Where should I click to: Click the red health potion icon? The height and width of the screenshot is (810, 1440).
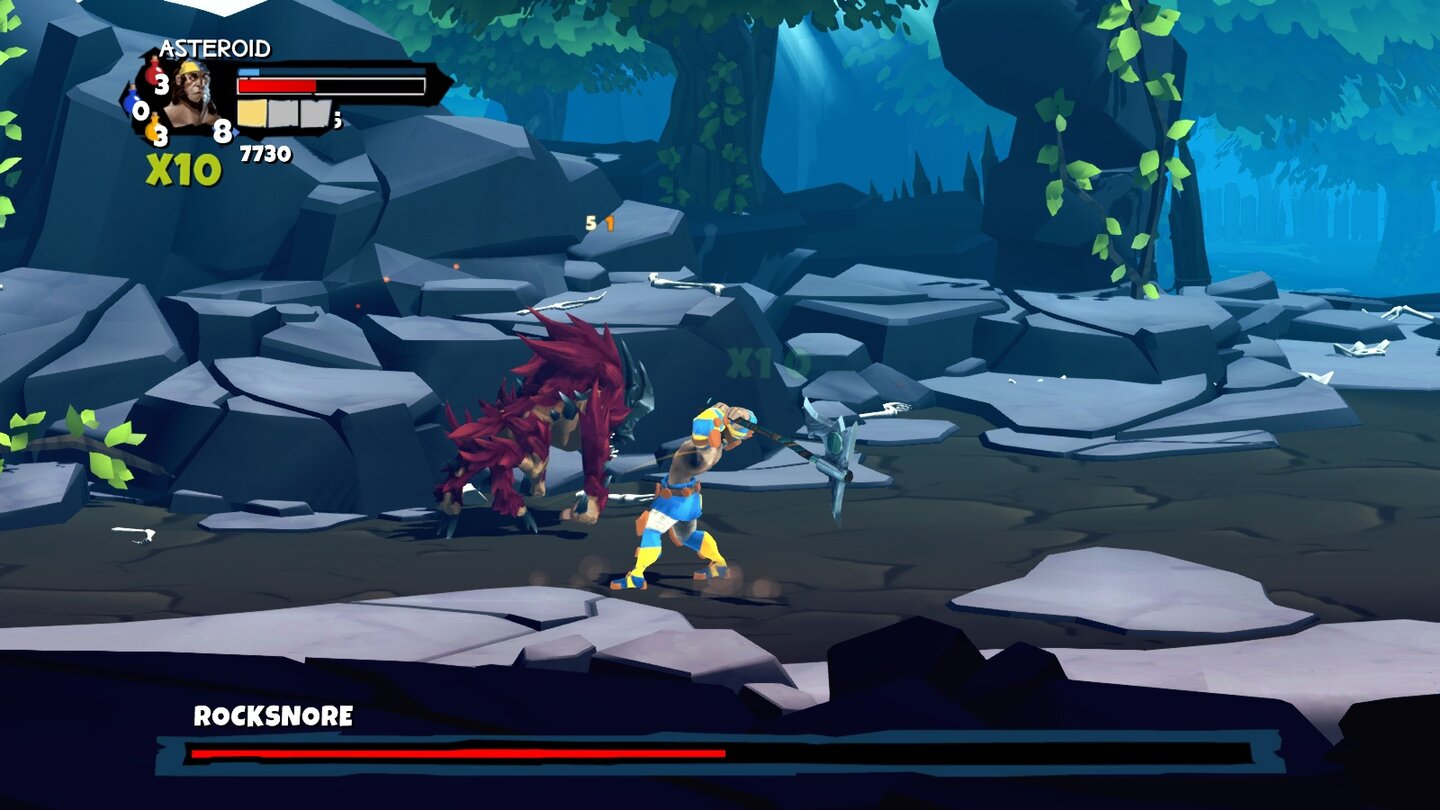pyautogui.click(x=152, y=72)
